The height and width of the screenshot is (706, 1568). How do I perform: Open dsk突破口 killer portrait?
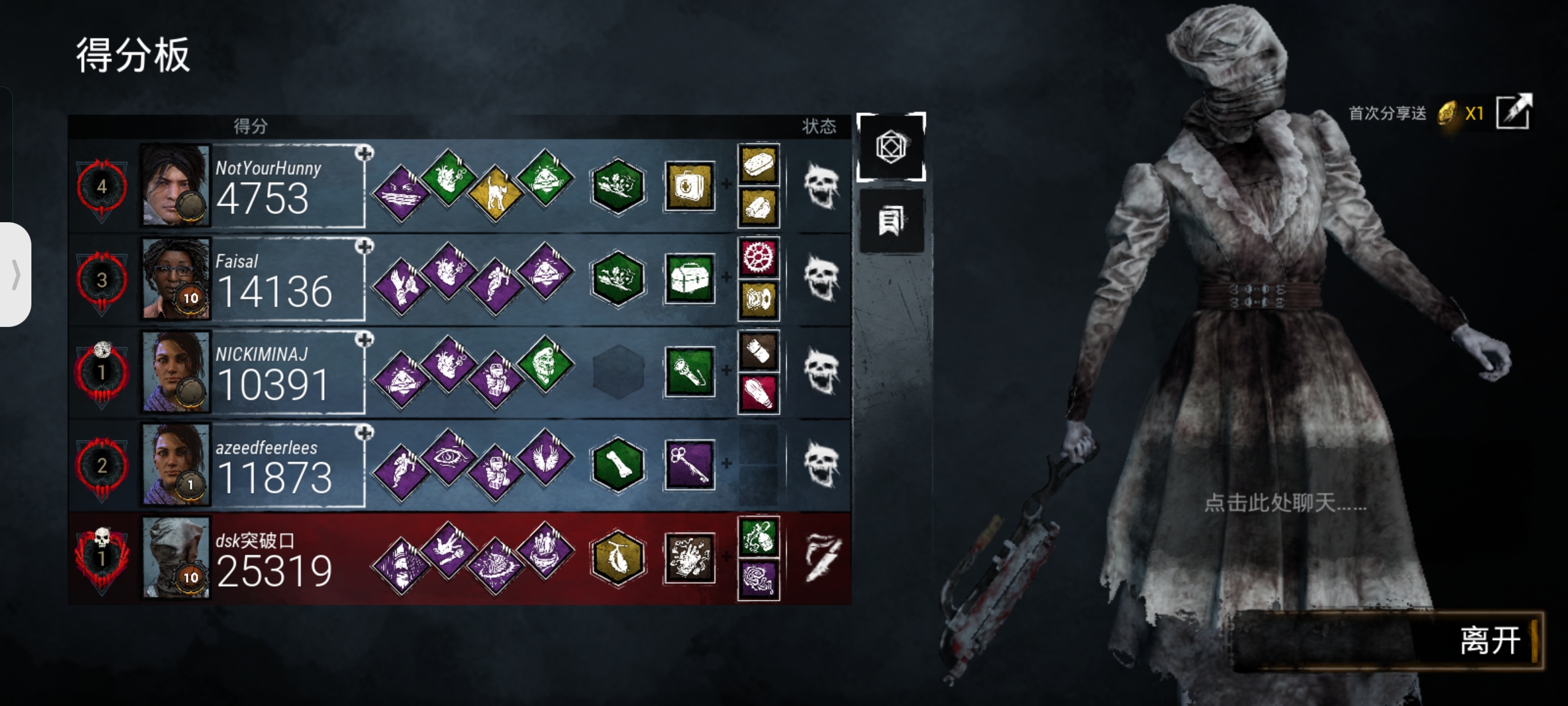(176, 558)
